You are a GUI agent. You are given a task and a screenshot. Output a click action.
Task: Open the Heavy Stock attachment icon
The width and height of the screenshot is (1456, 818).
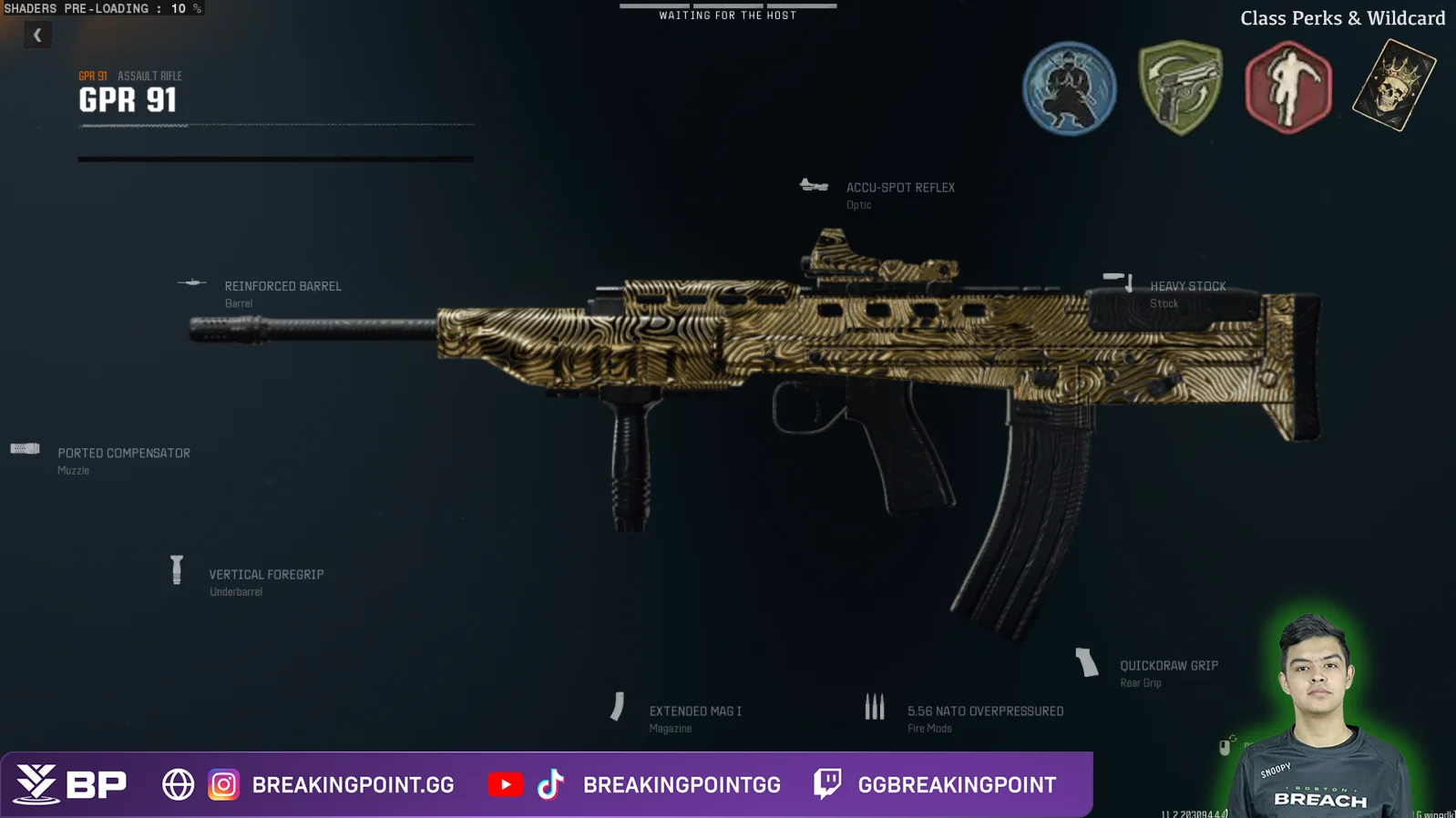1119,278
